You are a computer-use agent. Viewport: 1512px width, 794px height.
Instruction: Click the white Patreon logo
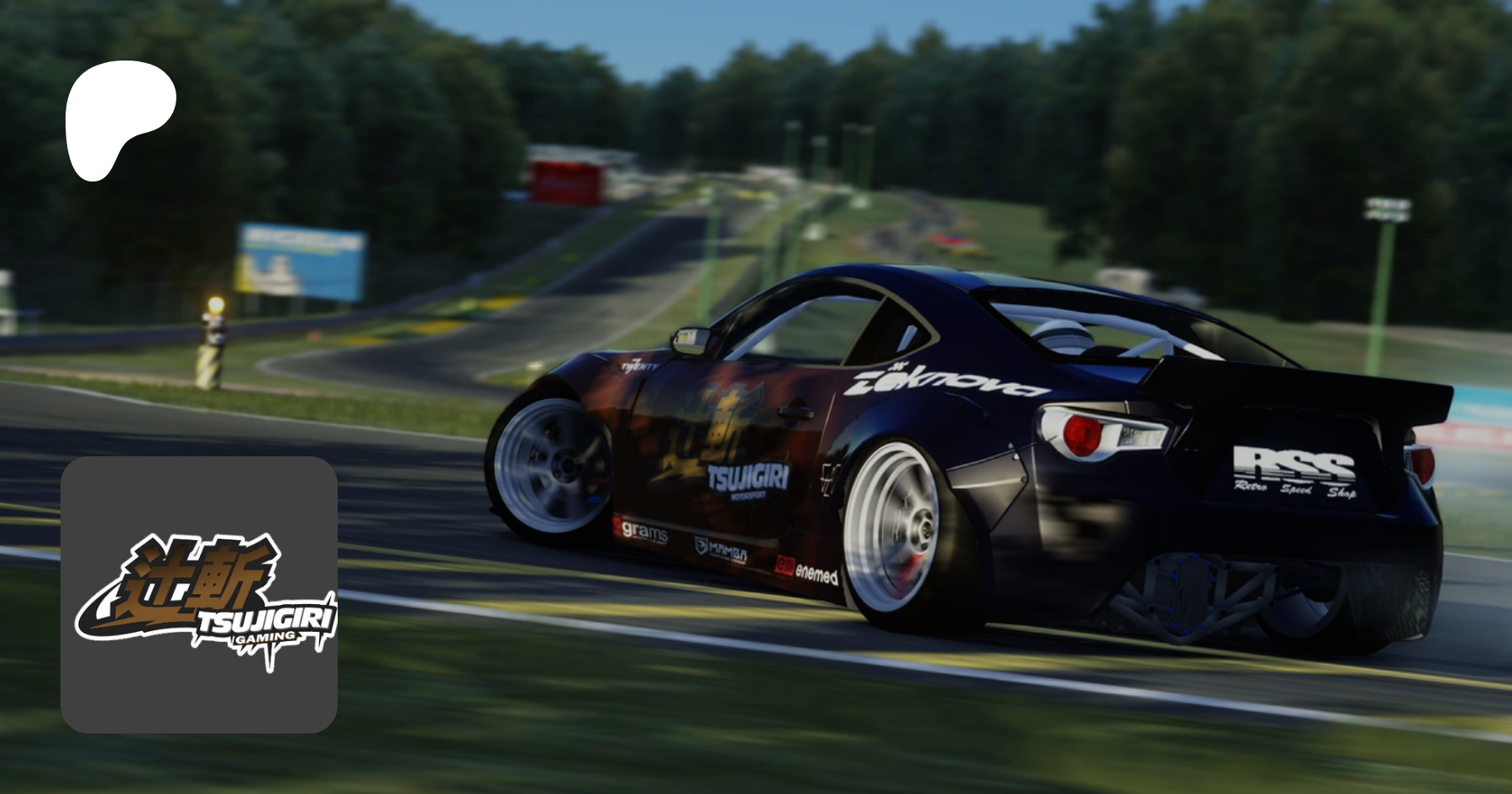(118, 118)
